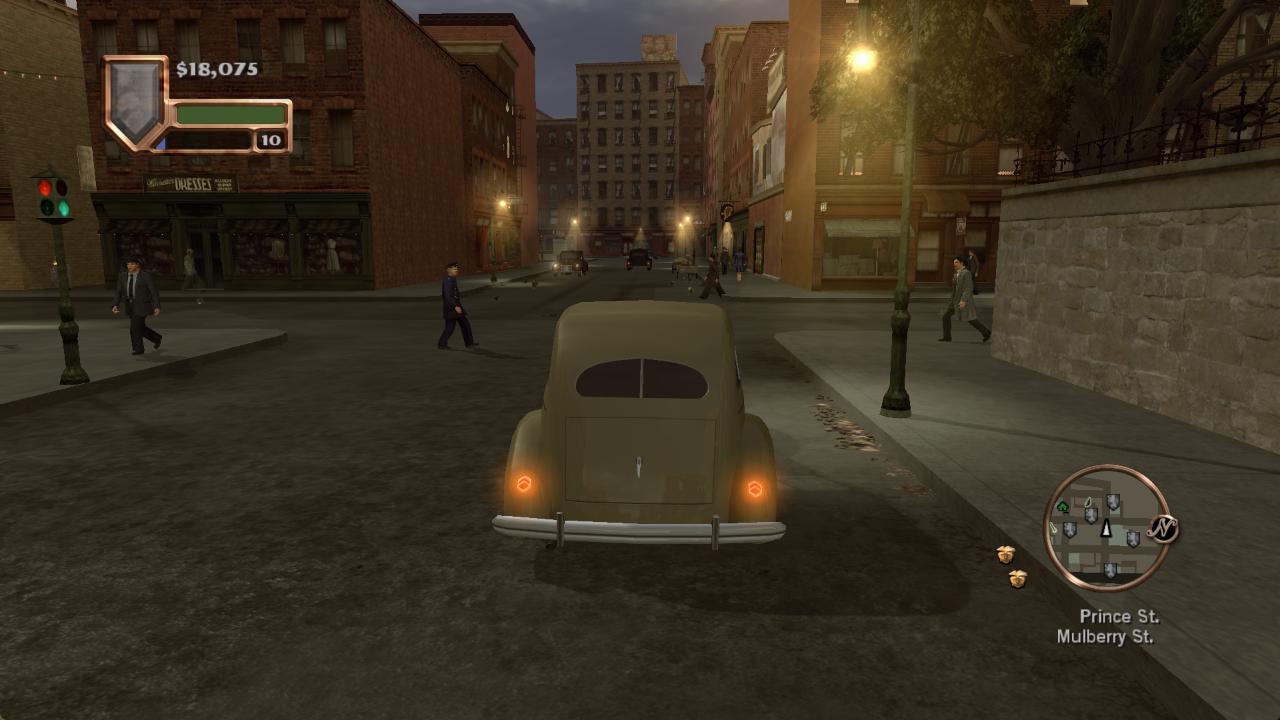Click the lower golden crest beside the minimap
The width and height of the screenshot is (1280, 720).
1019,578
